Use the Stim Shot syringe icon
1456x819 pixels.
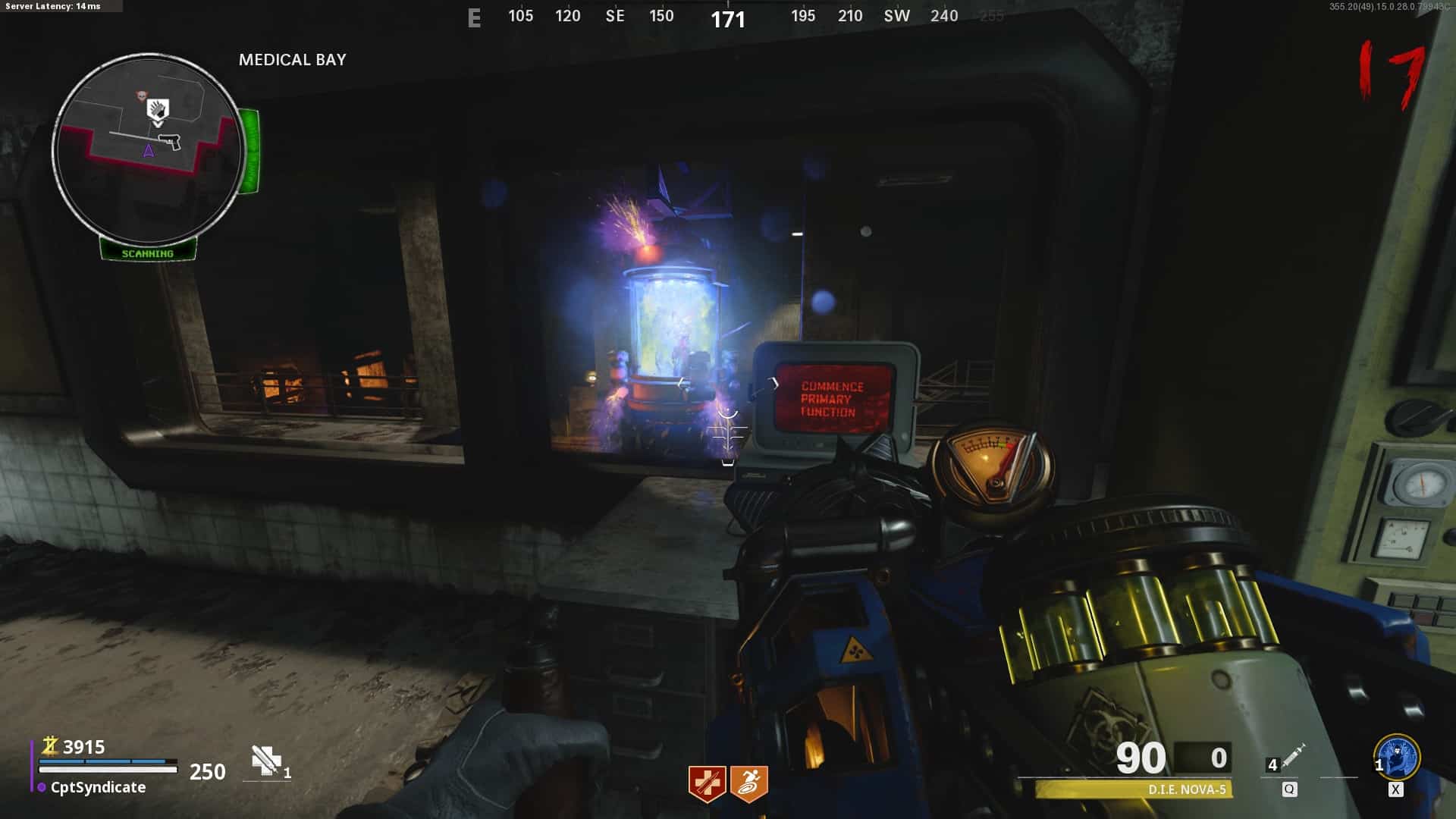coord(1293,755)
